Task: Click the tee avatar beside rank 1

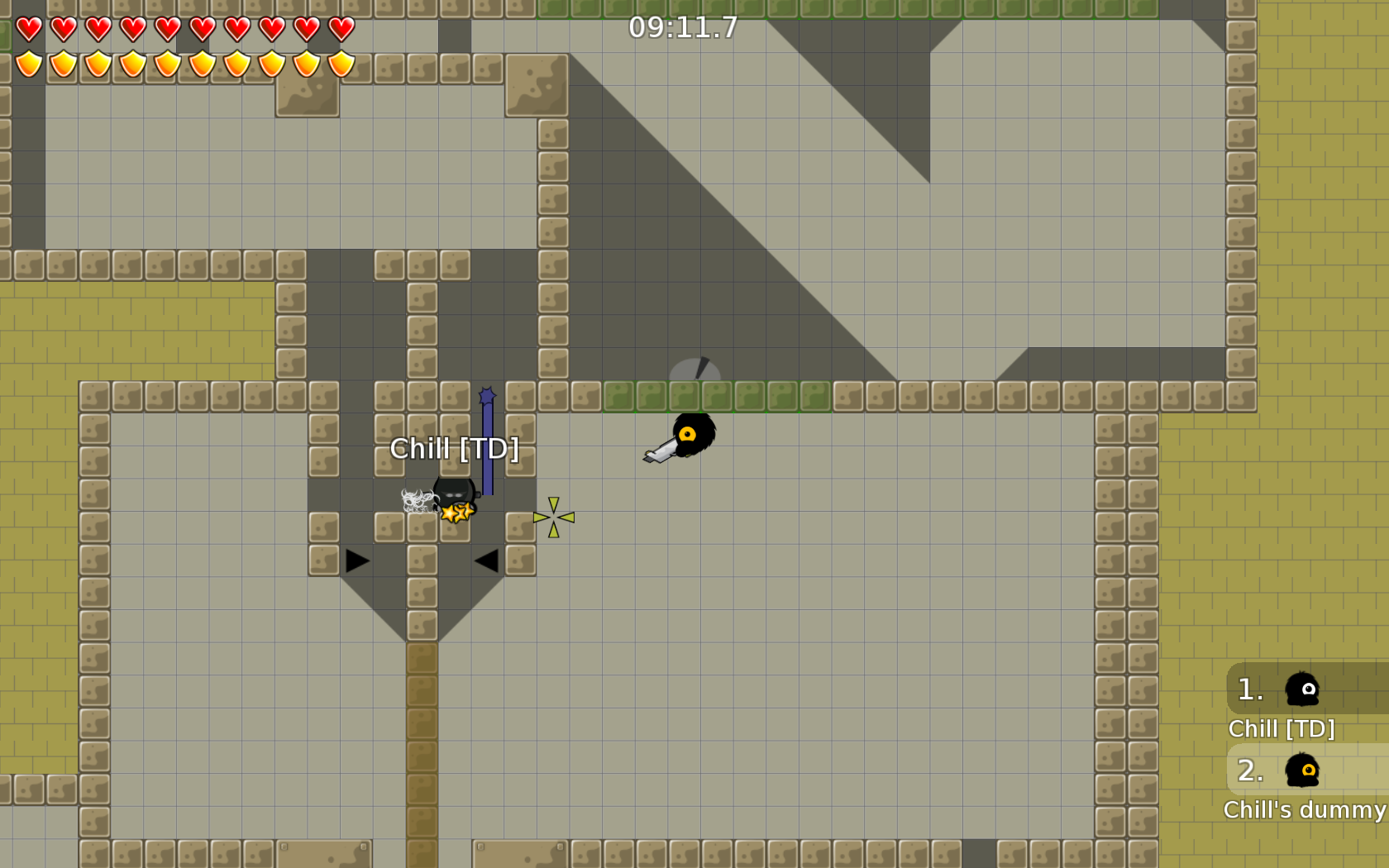Action: [x=1301, y=689]
